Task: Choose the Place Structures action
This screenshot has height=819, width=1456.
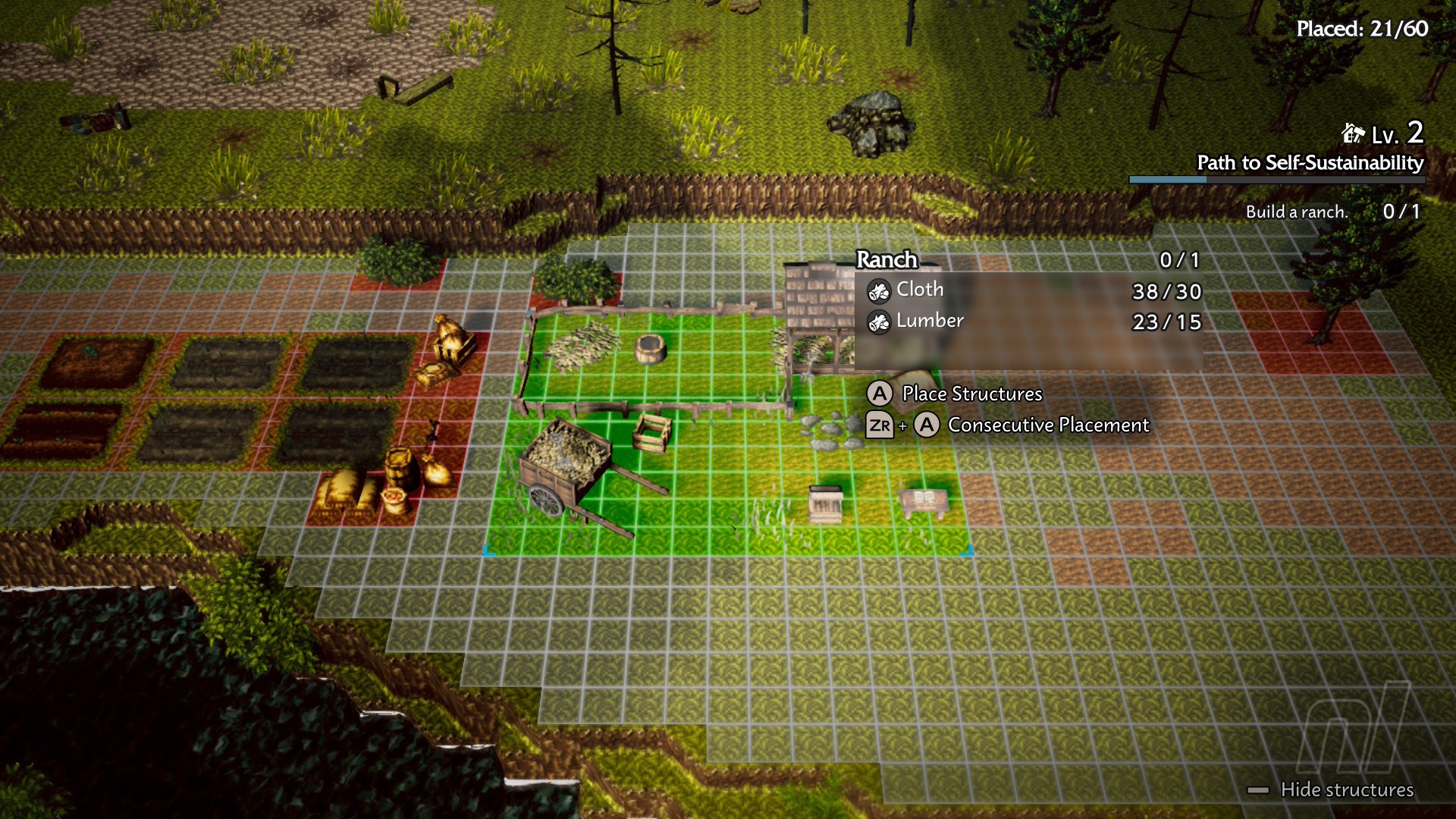Action: click(971, 394)
